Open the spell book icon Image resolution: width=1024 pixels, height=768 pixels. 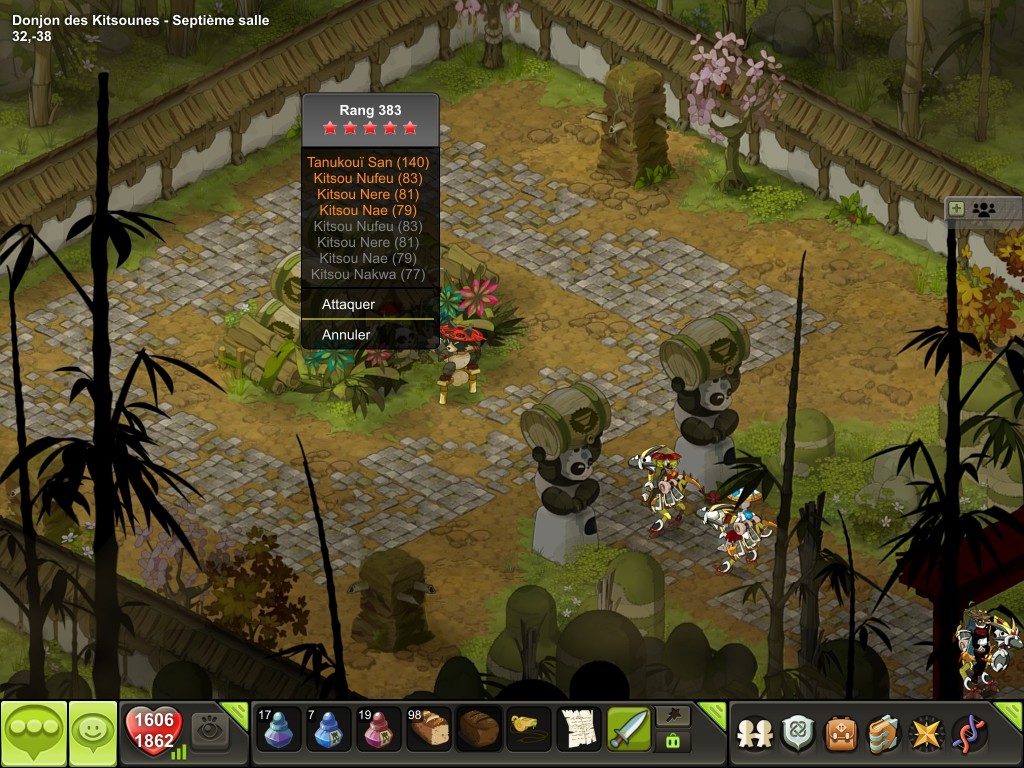(884, 734)
